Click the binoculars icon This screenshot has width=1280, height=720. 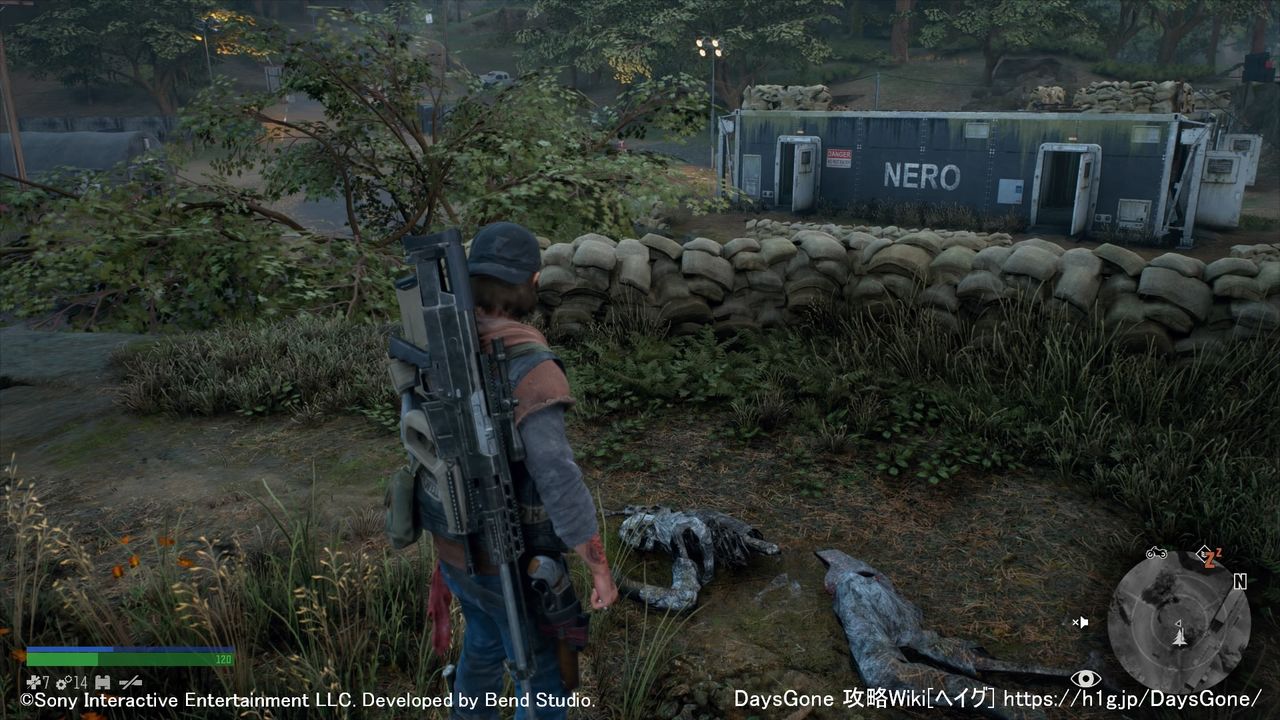click(102, 682)
